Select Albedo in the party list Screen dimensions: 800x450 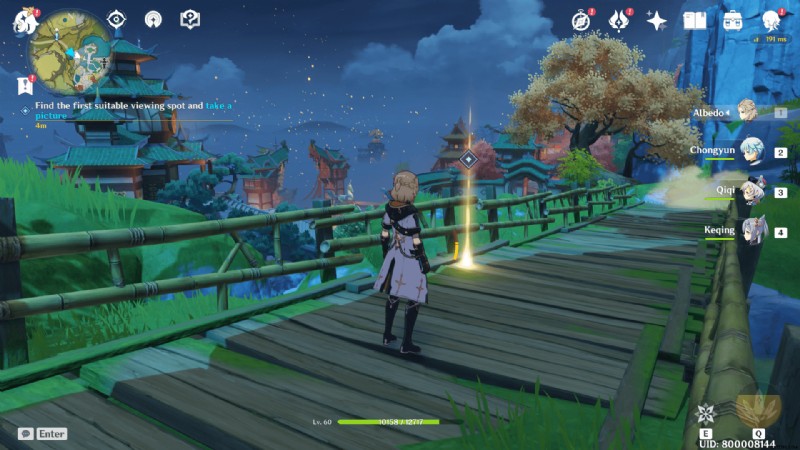745,112
